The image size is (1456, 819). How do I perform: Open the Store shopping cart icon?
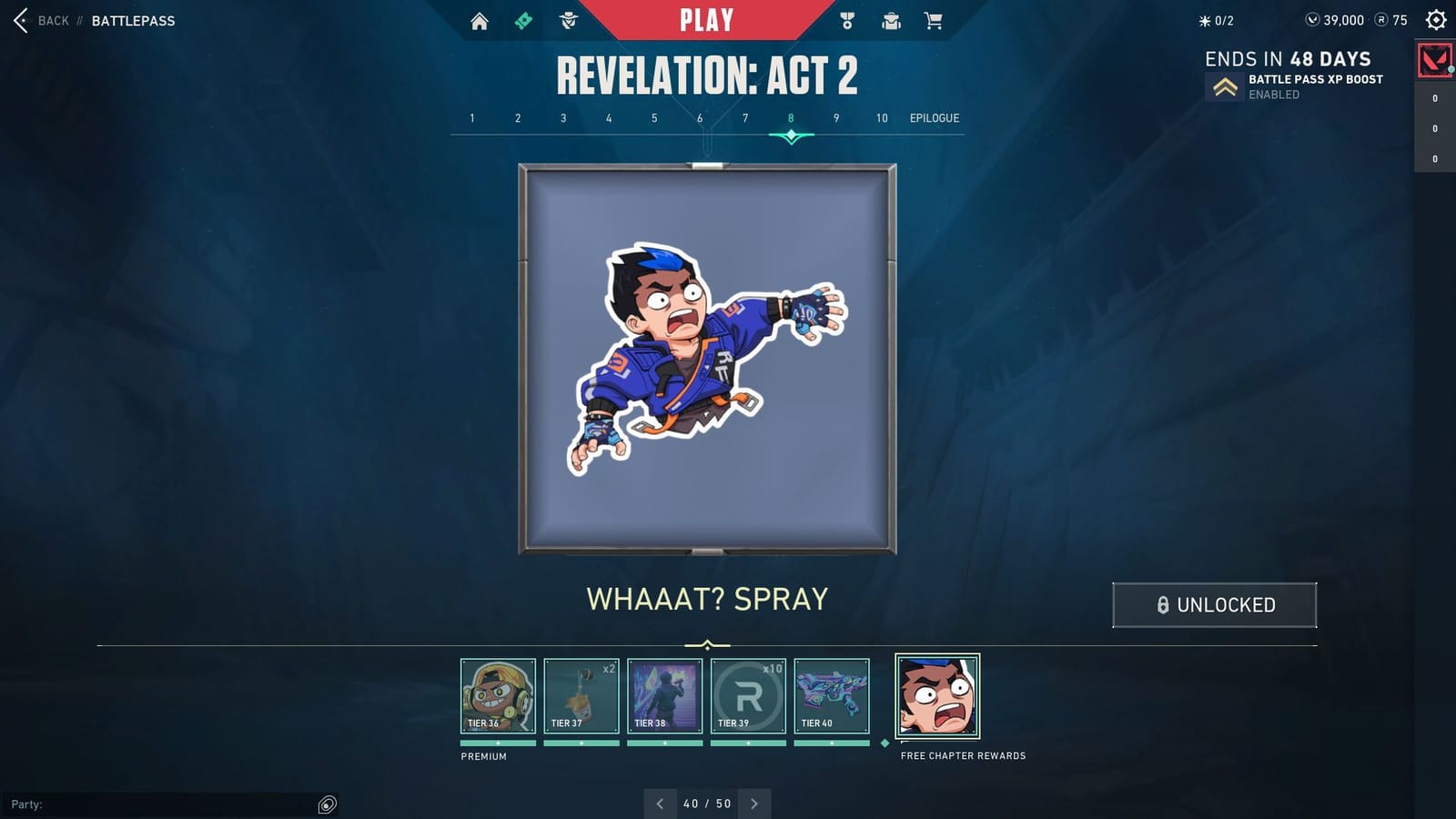(934, 19)
